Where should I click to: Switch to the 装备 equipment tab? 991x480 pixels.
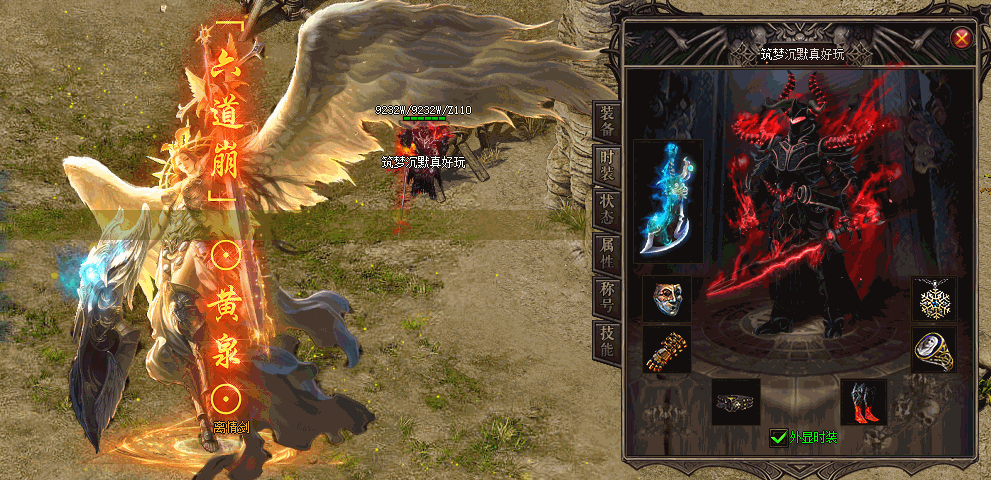point(607,122)
